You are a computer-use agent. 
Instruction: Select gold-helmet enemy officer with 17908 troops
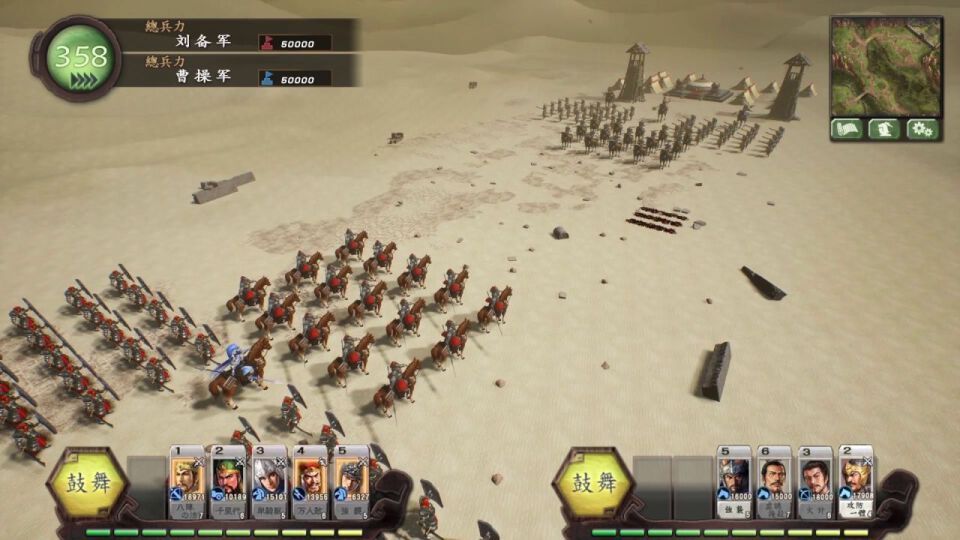pos(856,482)
